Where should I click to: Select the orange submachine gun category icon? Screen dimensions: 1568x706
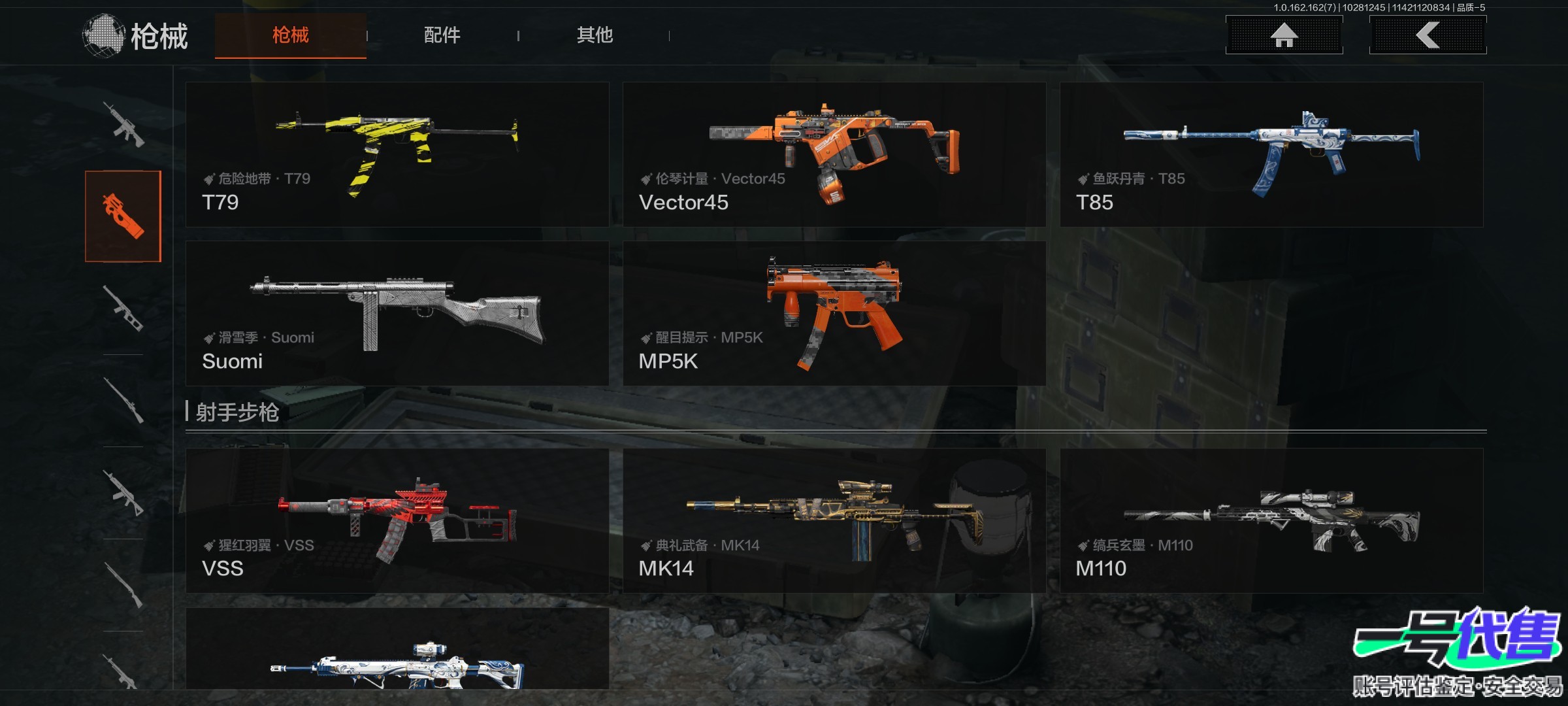point(123,216)
